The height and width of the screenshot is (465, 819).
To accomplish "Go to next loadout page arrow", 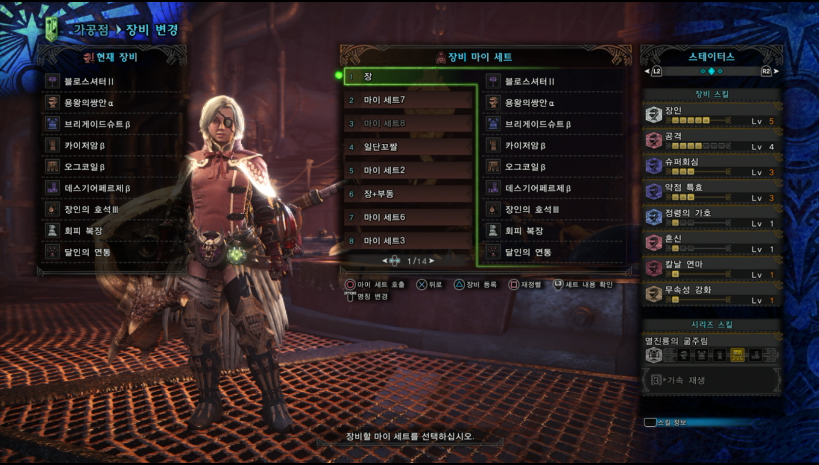I will pos(433,261).
